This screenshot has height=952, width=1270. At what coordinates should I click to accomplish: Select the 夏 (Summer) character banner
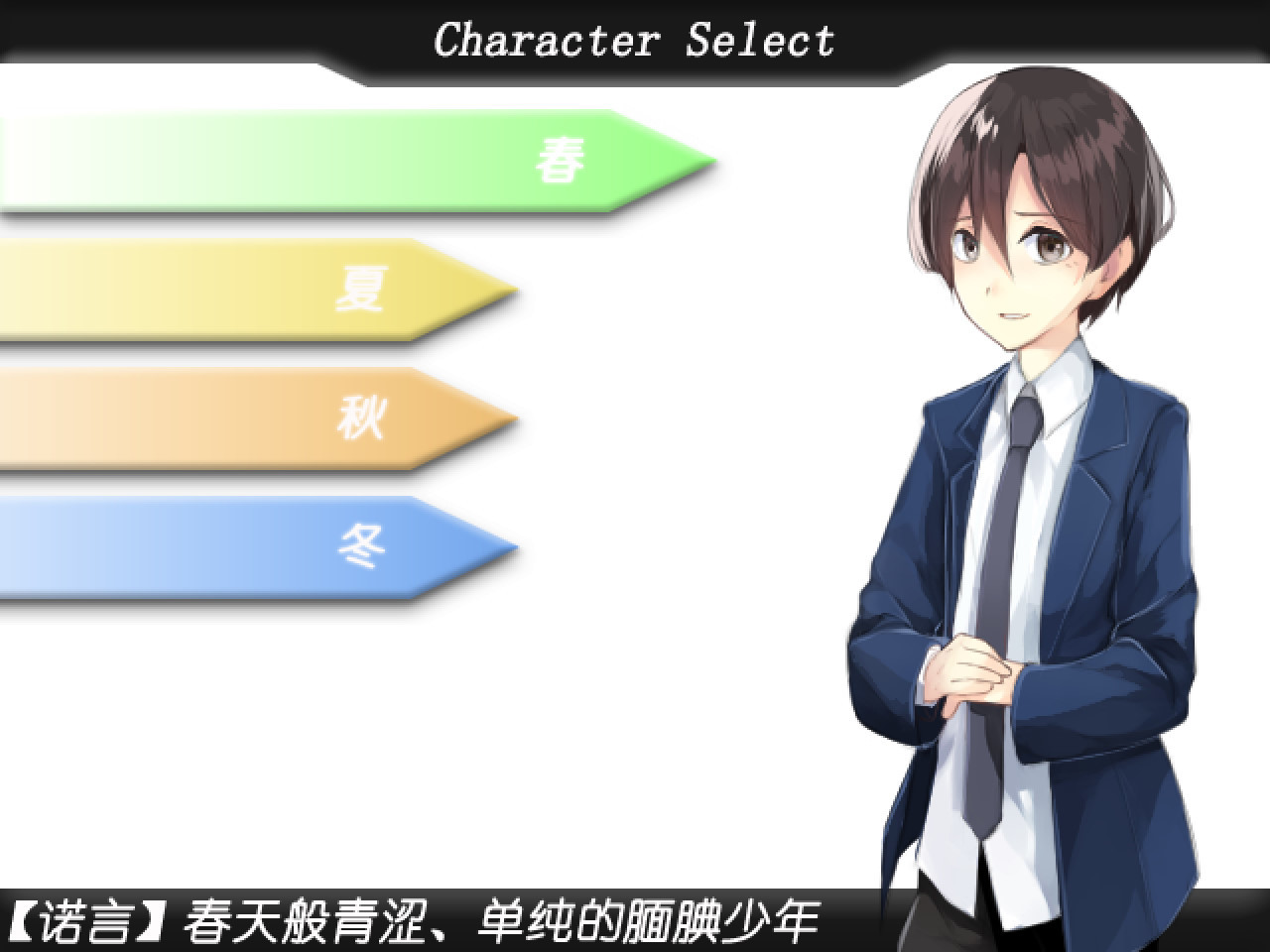(x=248, y=288)
